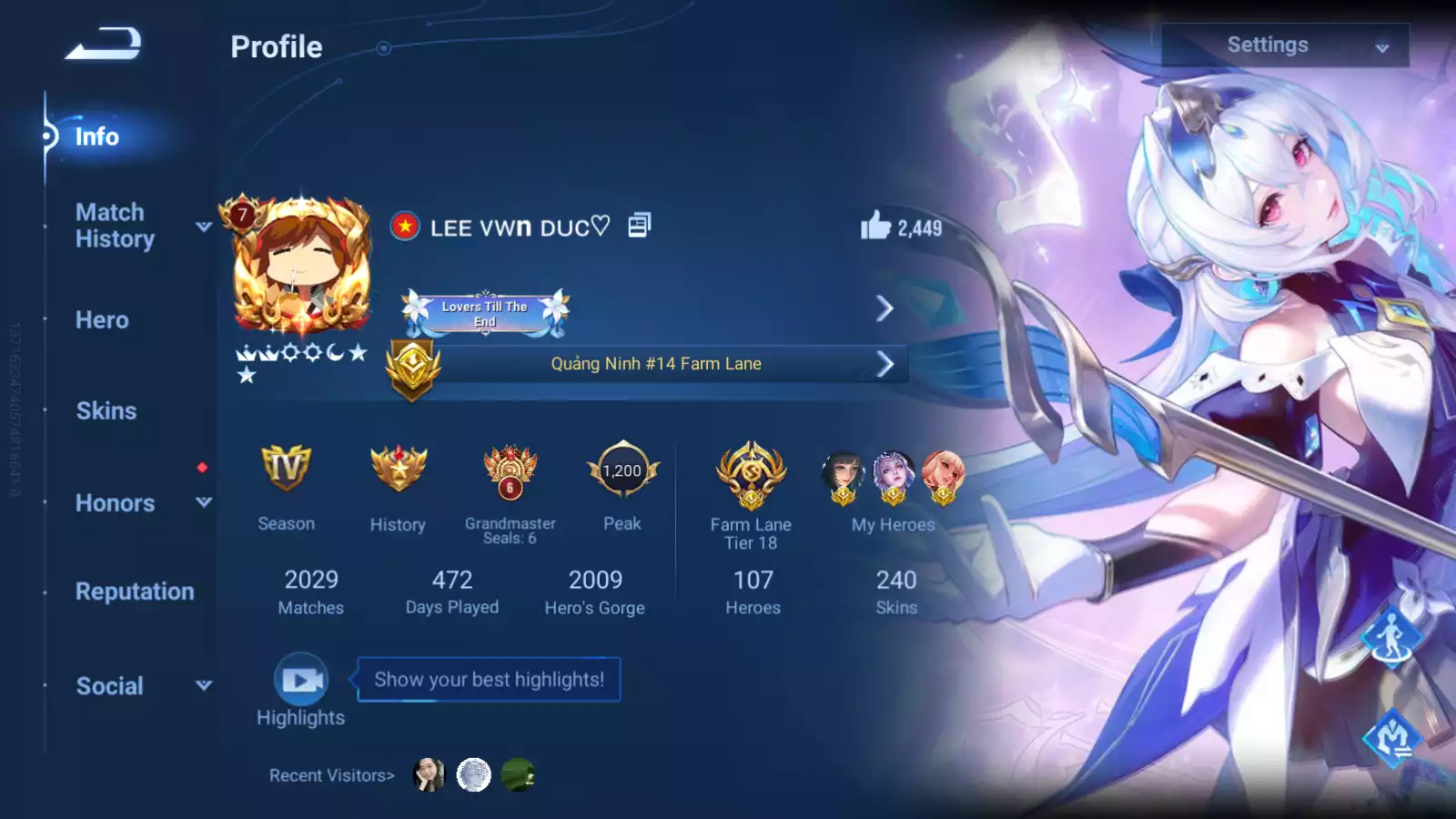Open the Farm Lane Tier 18 emblem
Screen dimensions: 1456x819
[x=751, y=474]
